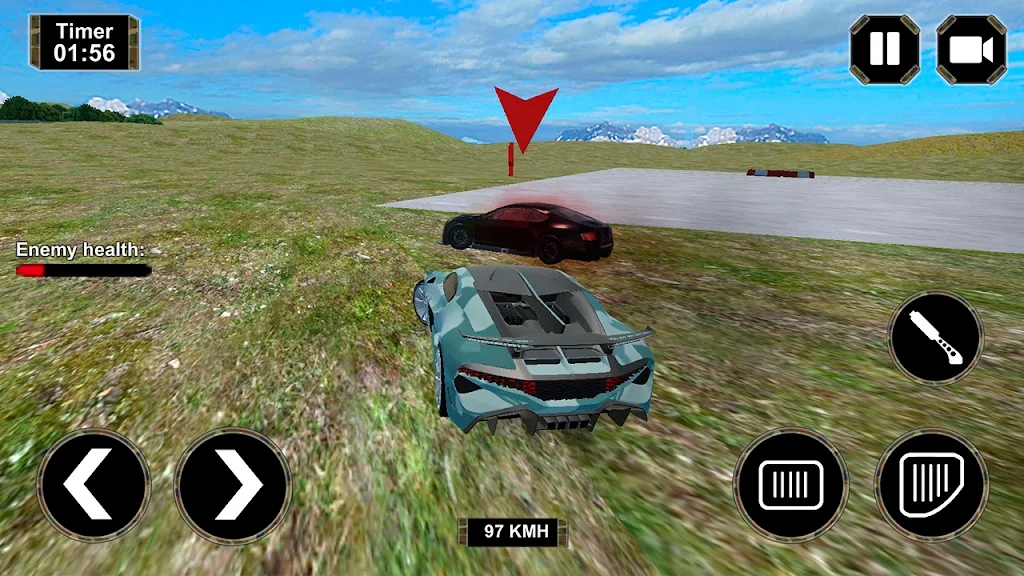1024x576 pixels.
Task: Steer right with the right arrow
Action: 233,486
